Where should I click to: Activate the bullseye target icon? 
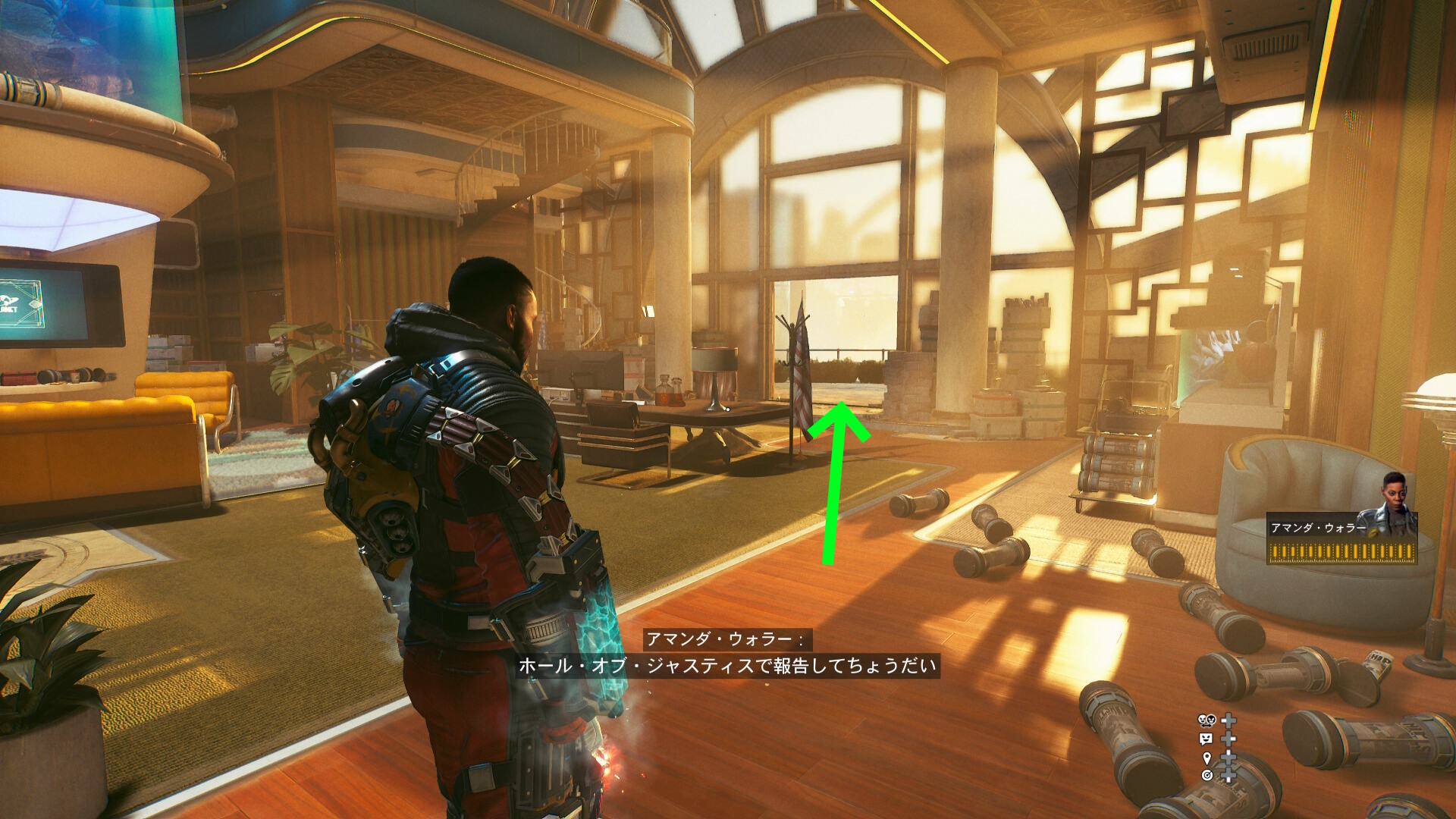1207,775
